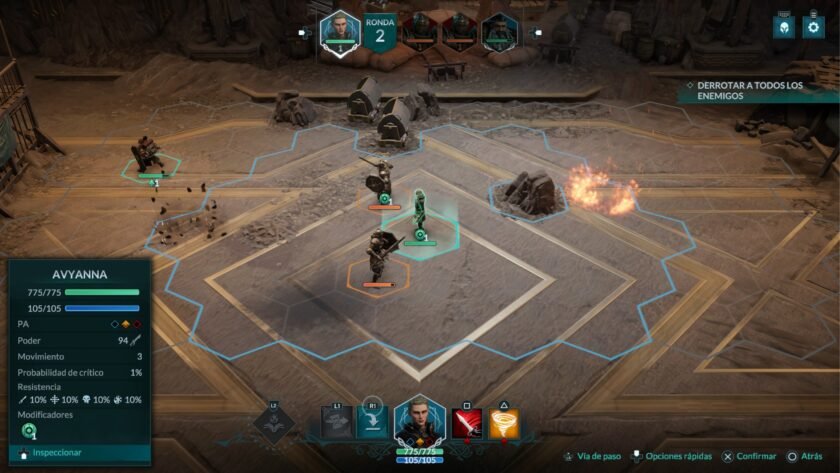This screenshot has height=473, width=840.
Task: Select Avyanna's portrait in the turn order
Action: click(340, 30)
